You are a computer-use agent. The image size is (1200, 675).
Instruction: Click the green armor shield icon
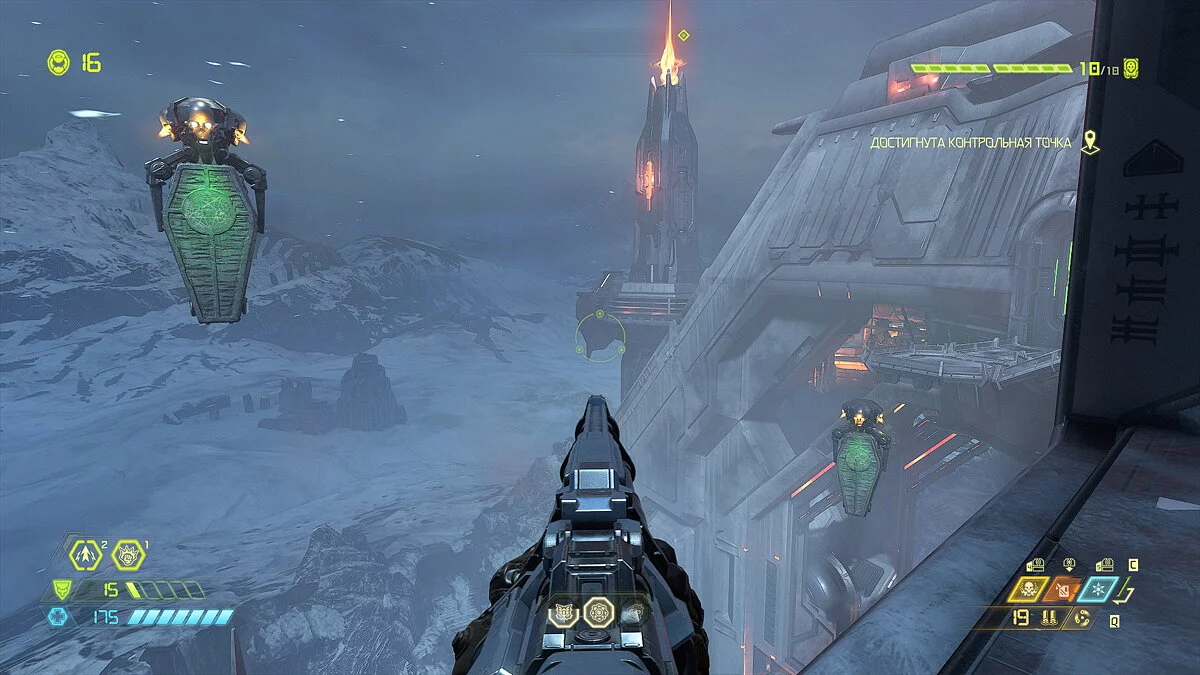(62, 590)
